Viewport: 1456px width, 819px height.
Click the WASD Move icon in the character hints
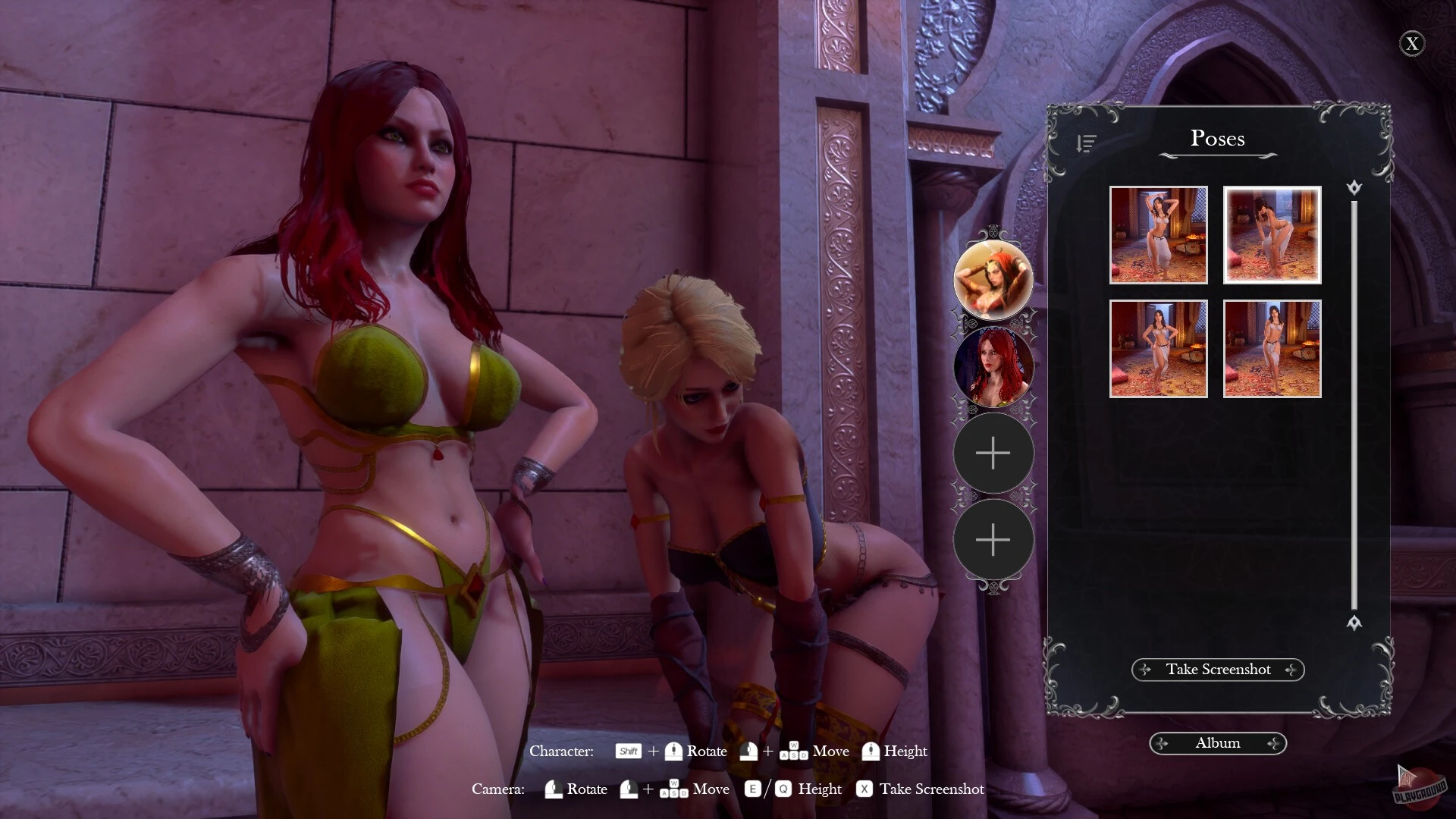795,752
